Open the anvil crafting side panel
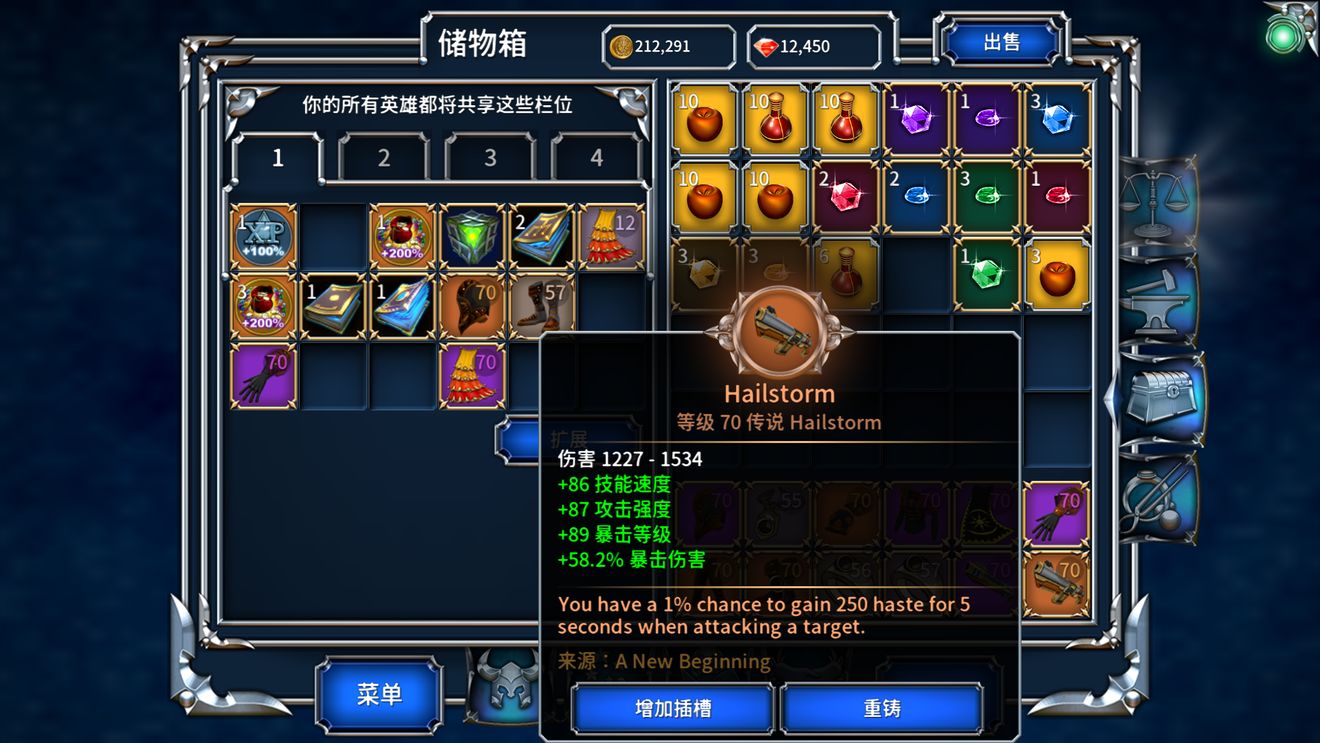The image size is (1320, 743). pyautogui.click(x=1157, y=299)
